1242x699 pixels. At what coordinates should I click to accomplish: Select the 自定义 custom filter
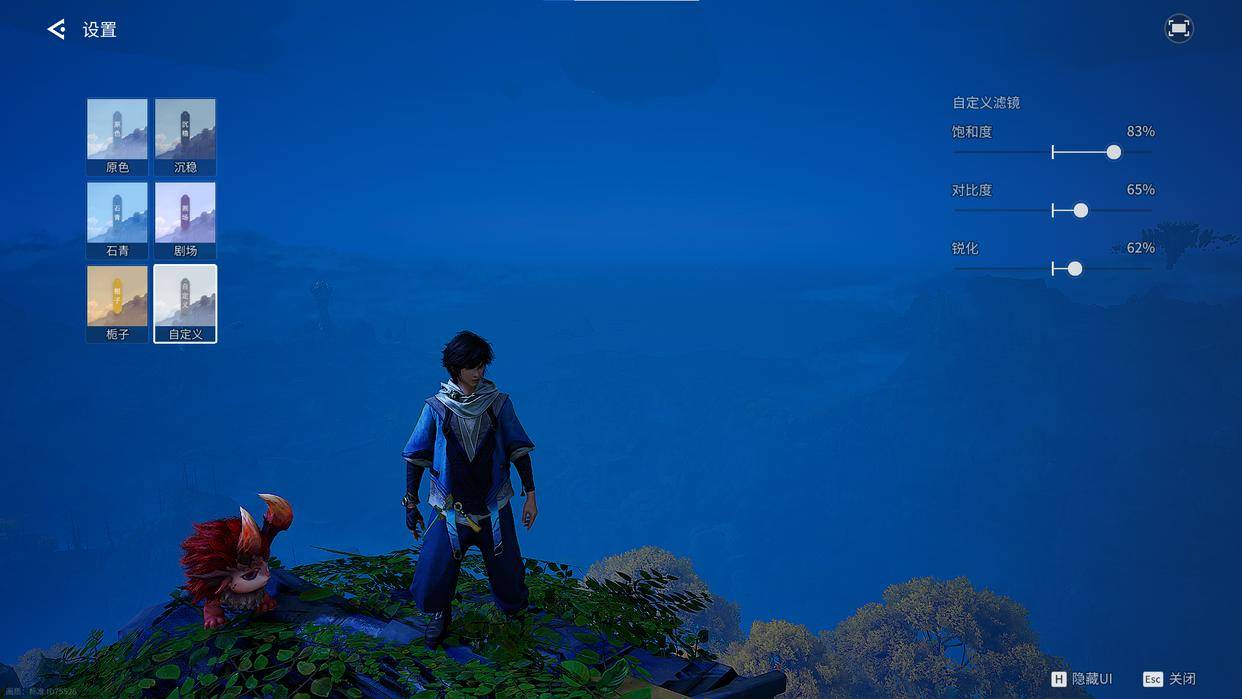(x=185, y=303)
